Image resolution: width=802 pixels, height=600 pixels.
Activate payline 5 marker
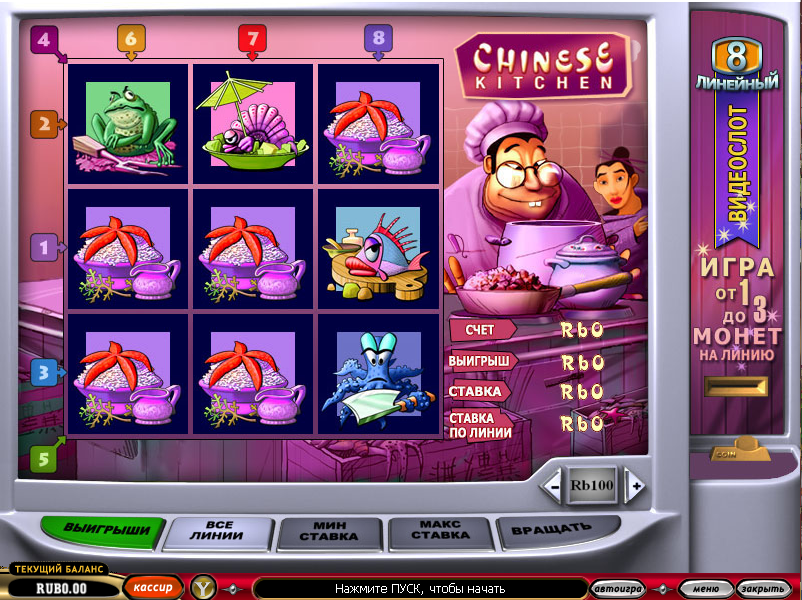pos(43,459)
